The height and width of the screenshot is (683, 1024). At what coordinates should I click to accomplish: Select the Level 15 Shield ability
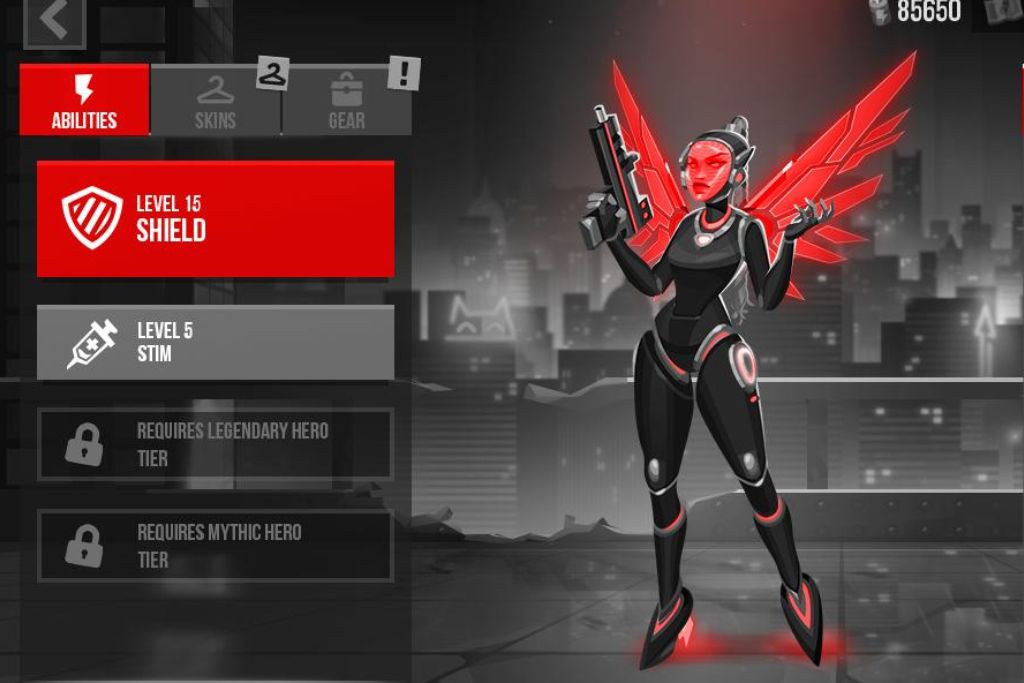[215, 218]
